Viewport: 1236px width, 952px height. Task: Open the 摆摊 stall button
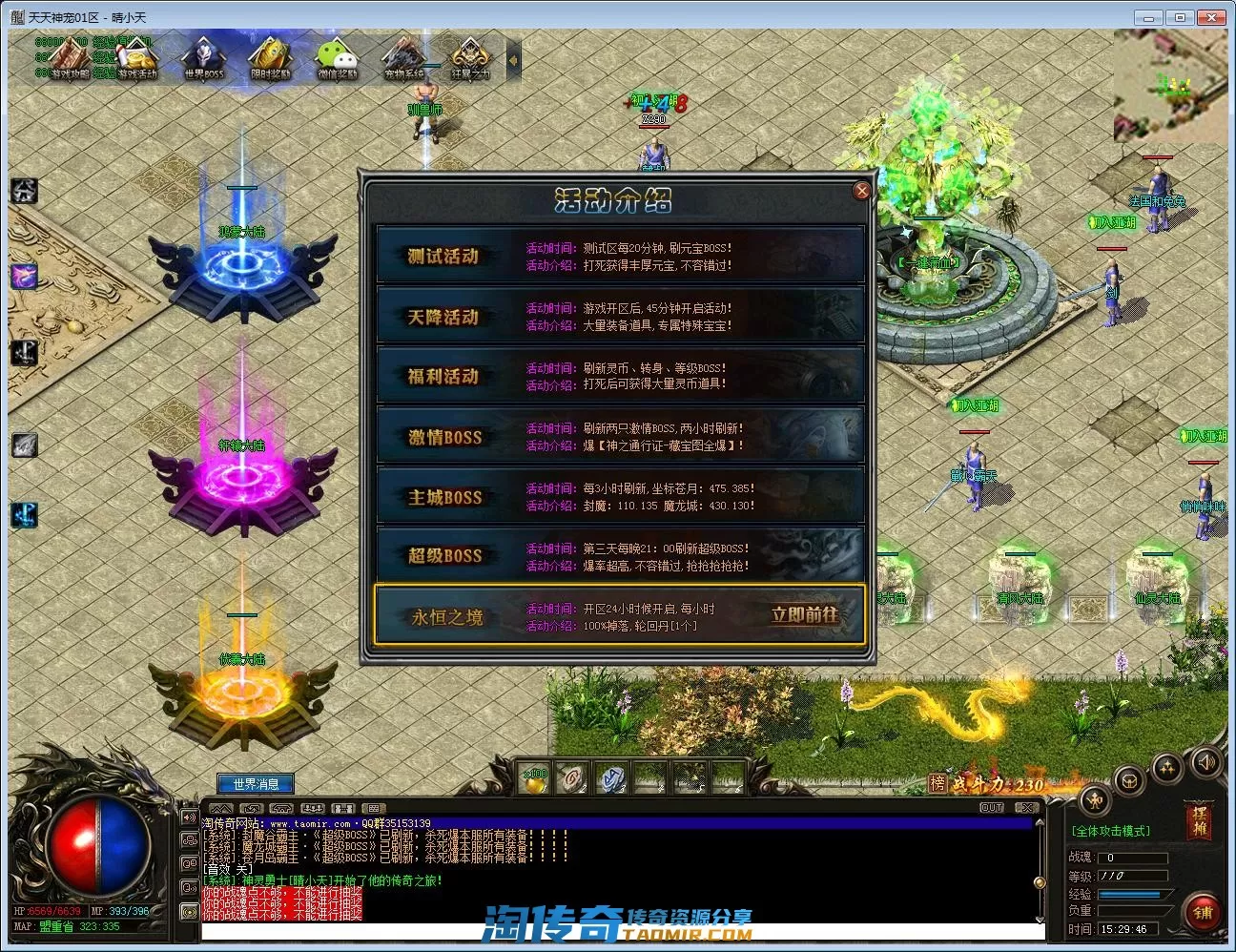pyautogui.click(x=1199, y=820)
